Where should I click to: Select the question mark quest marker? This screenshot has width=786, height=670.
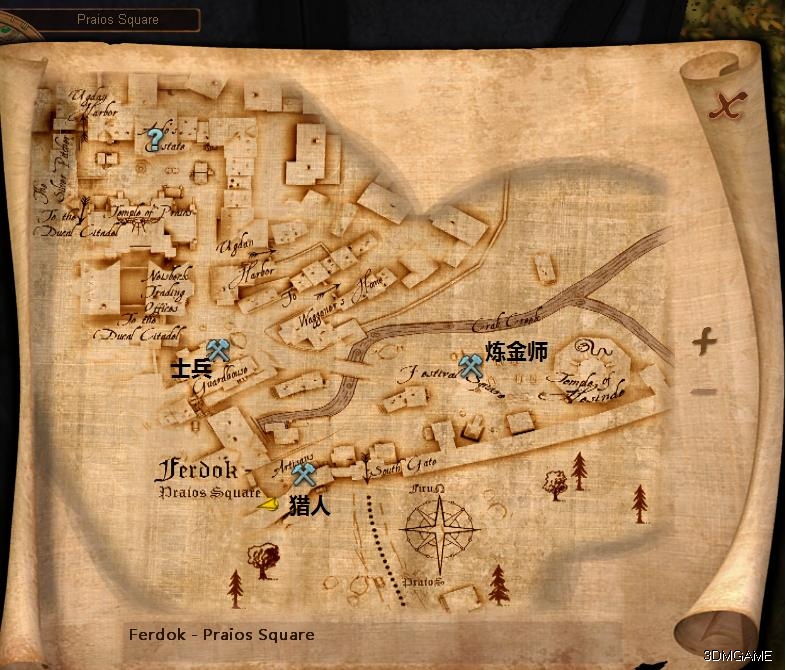(155, 139)
